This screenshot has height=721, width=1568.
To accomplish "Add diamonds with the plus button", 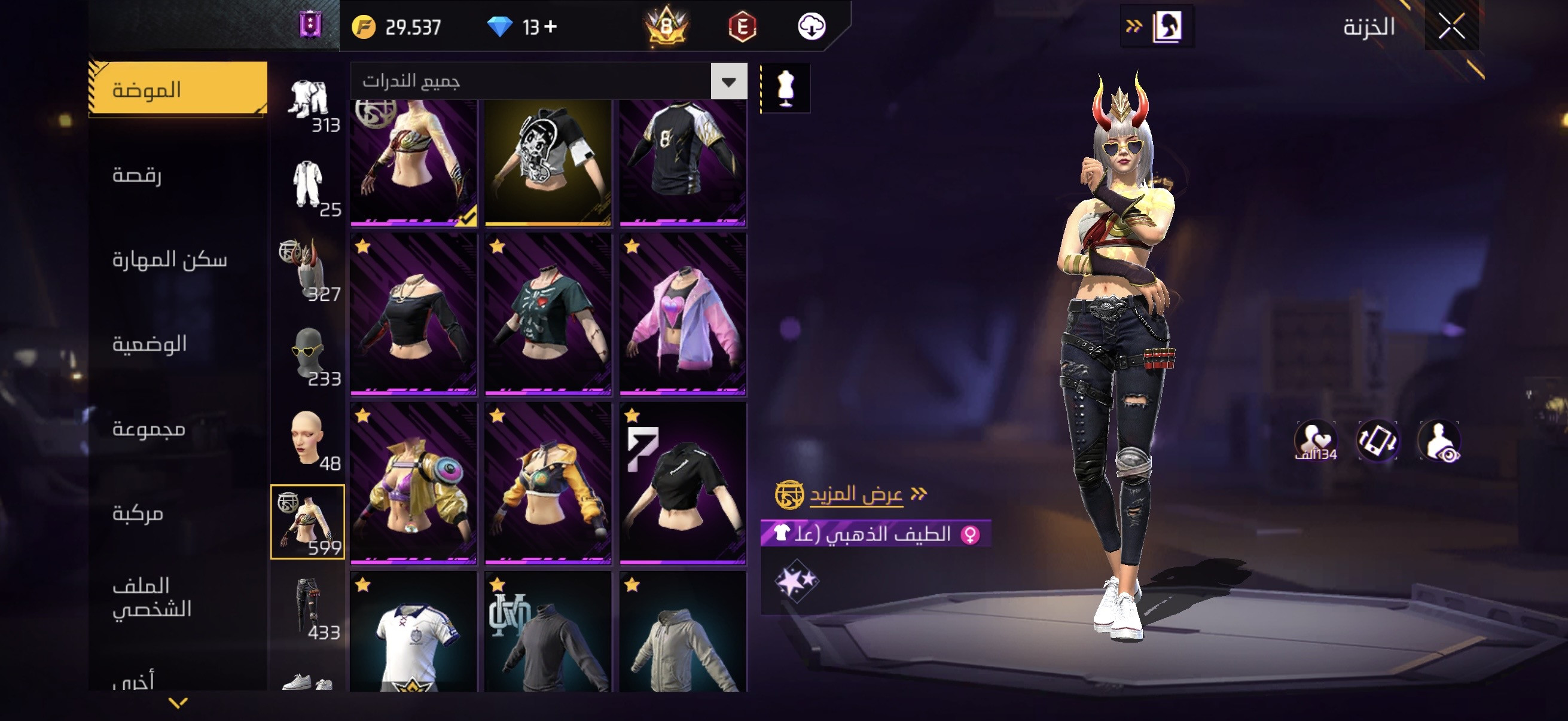I will [551, 27].
